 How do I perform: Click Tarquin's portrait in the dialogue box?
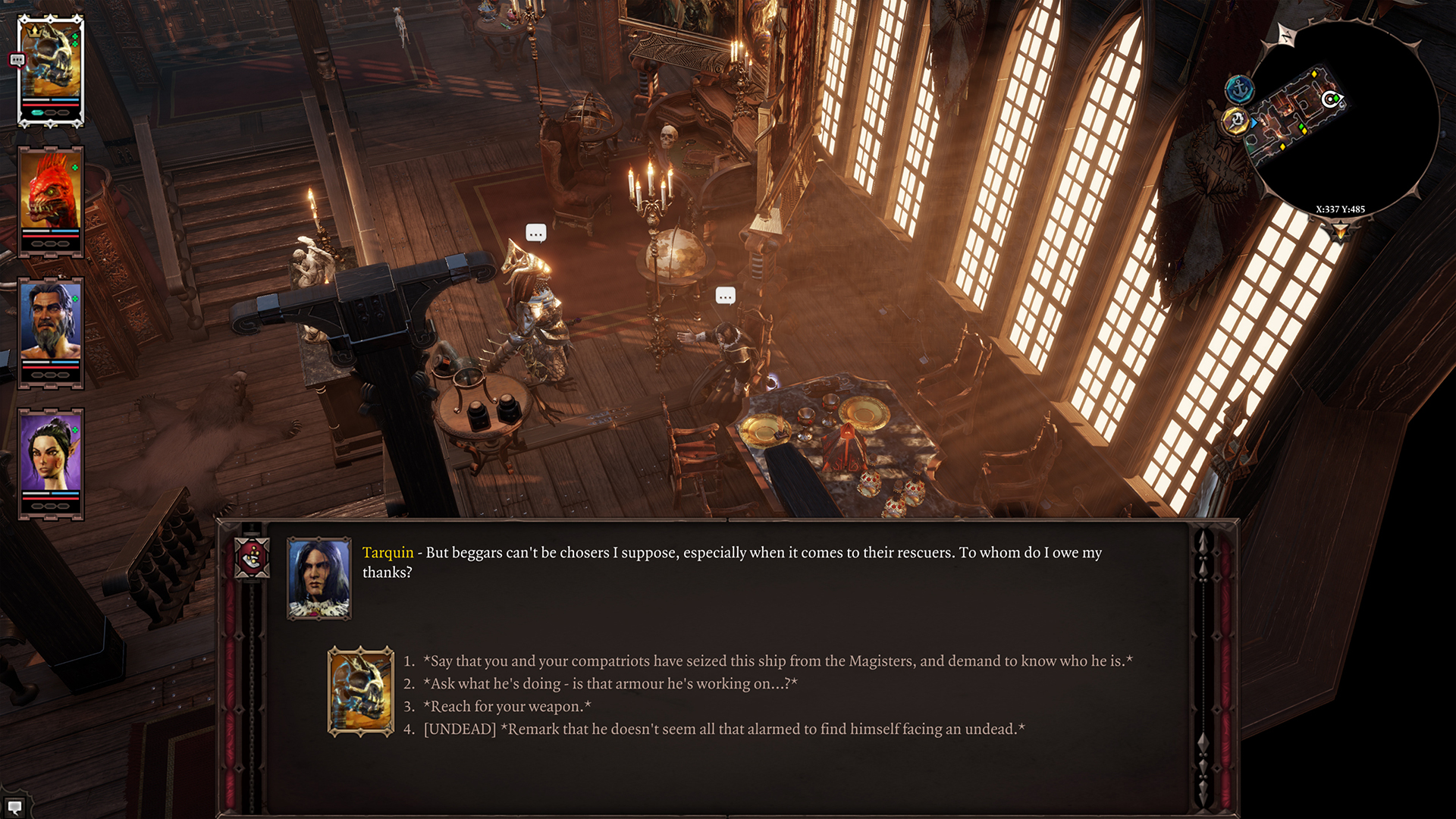[319, 579]
